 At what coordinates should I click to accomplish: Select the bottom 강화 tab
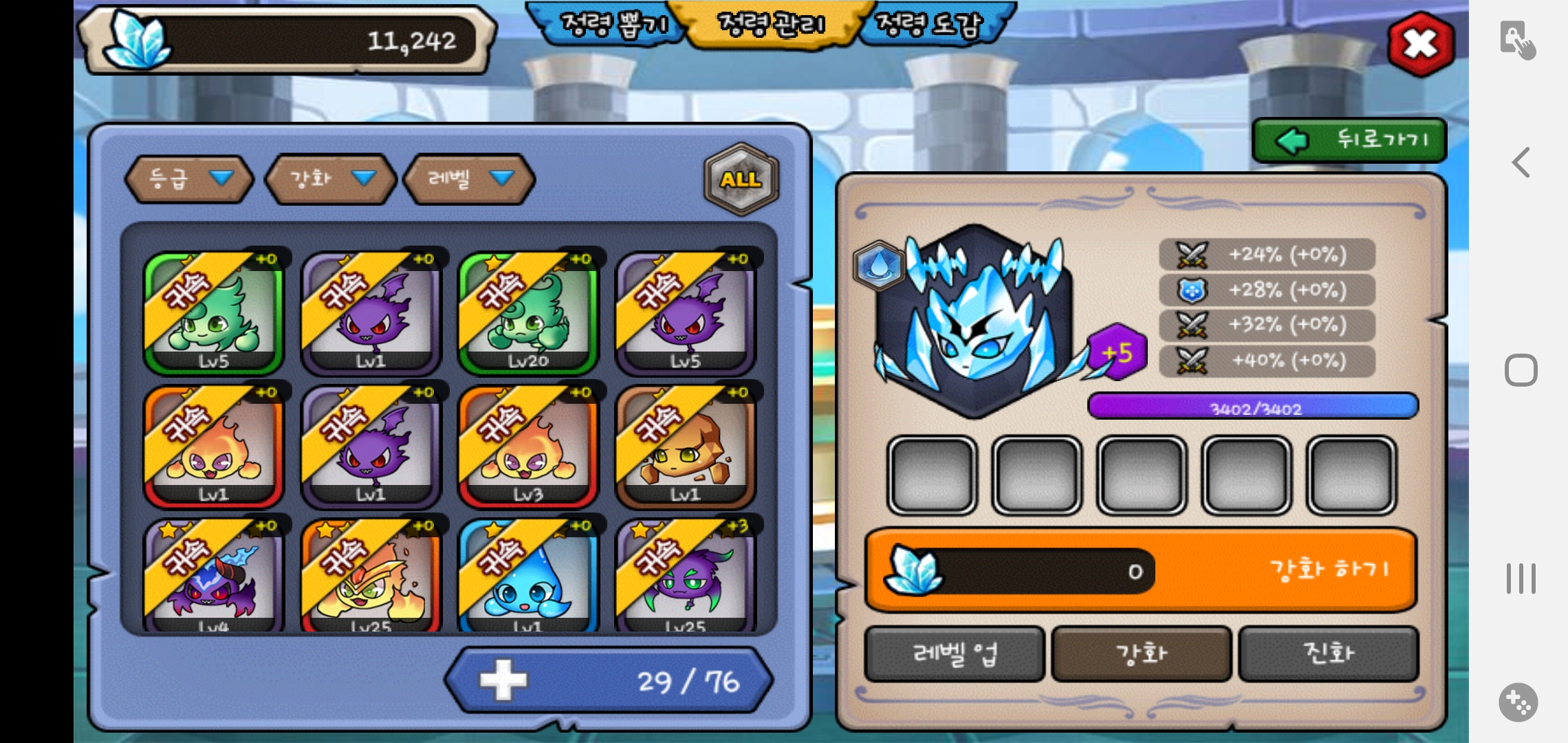1142,654
